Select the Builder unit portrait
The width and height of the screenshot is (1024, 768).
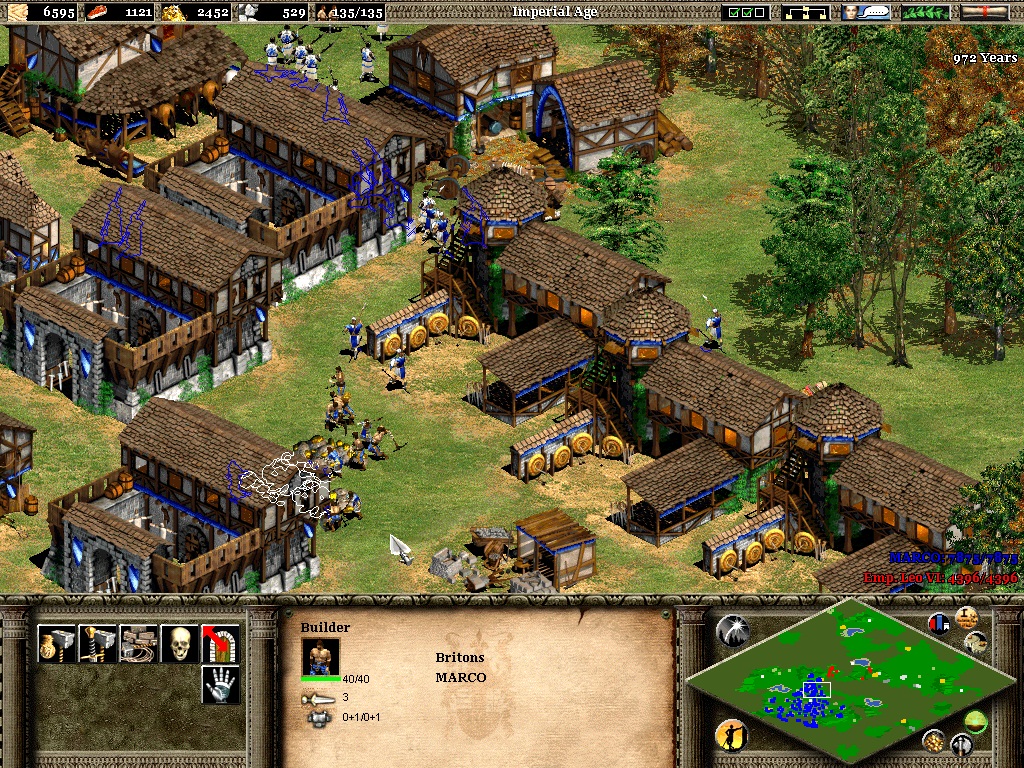click(320, 657)
